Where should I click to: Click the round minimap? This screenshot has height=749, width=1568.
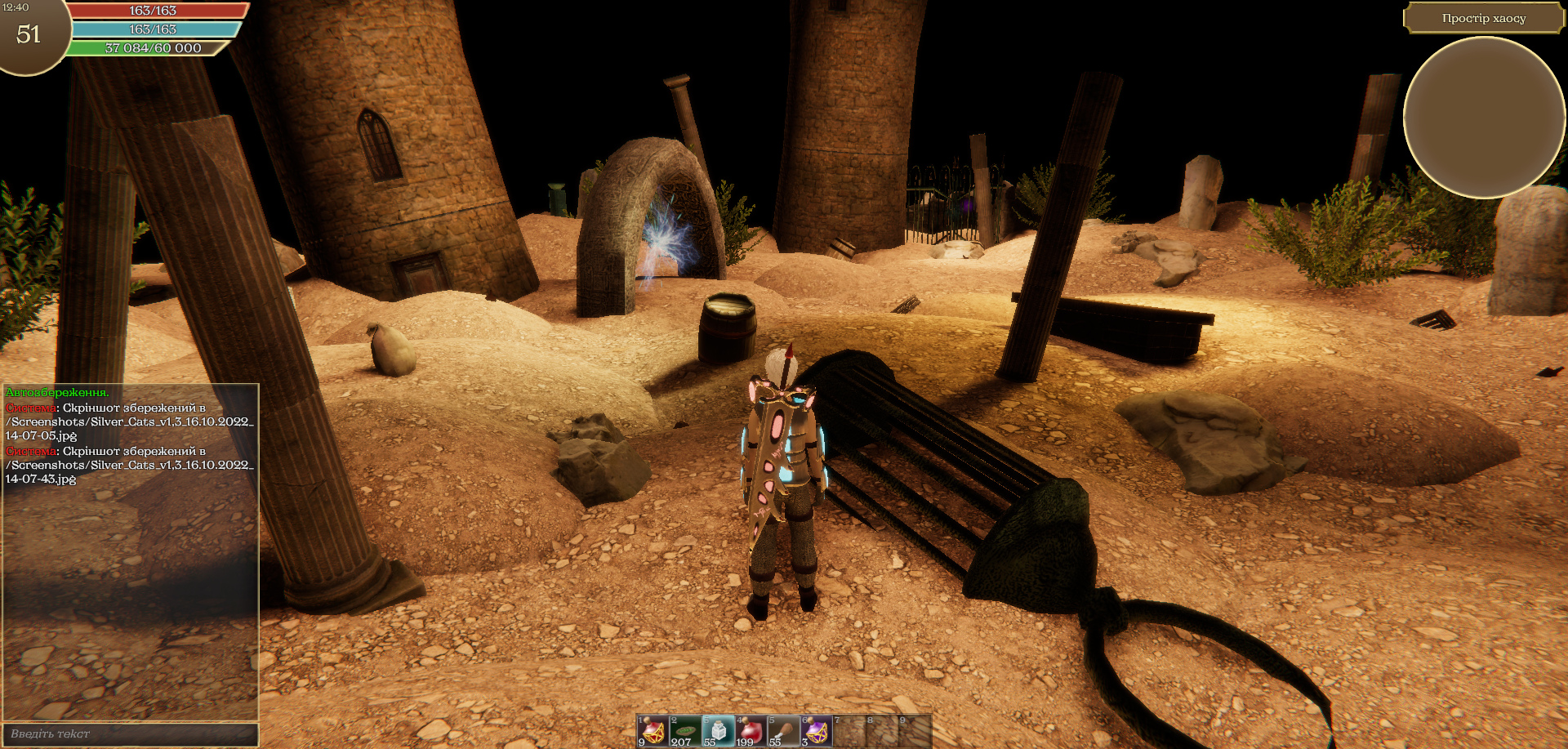pyautogui.click(x=1484, y=118)
